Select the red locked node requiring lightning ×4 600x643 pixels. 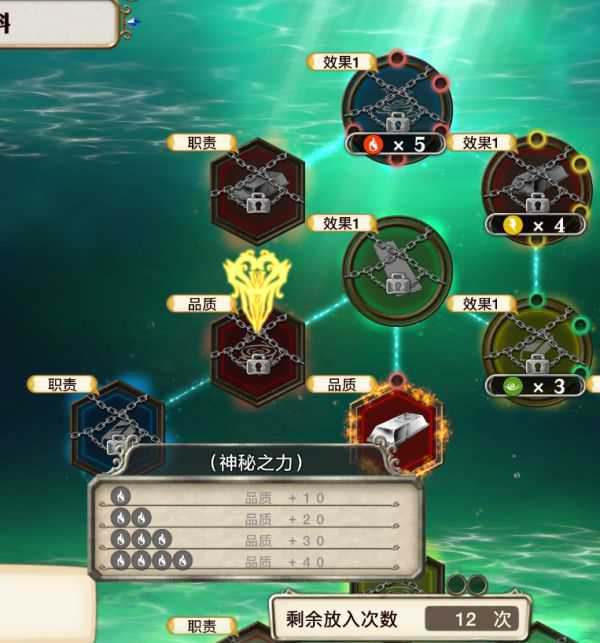point(536,185)
